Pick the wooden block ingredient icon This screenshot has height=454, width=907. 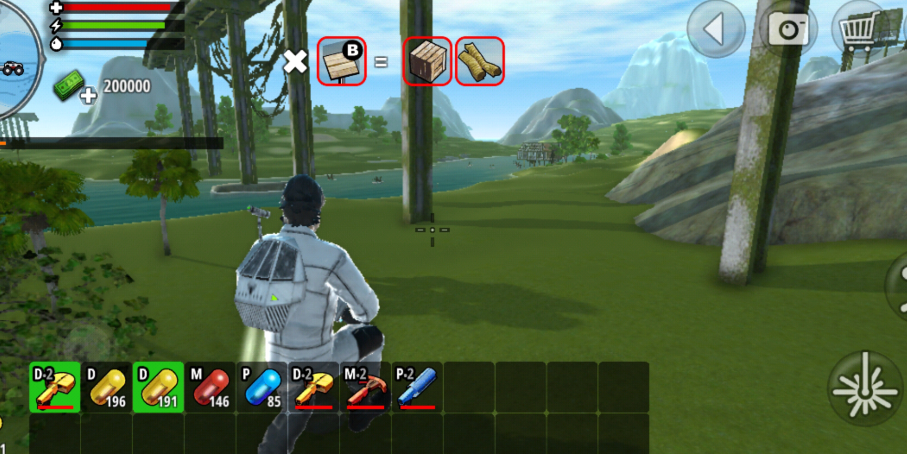click(428, 62)
